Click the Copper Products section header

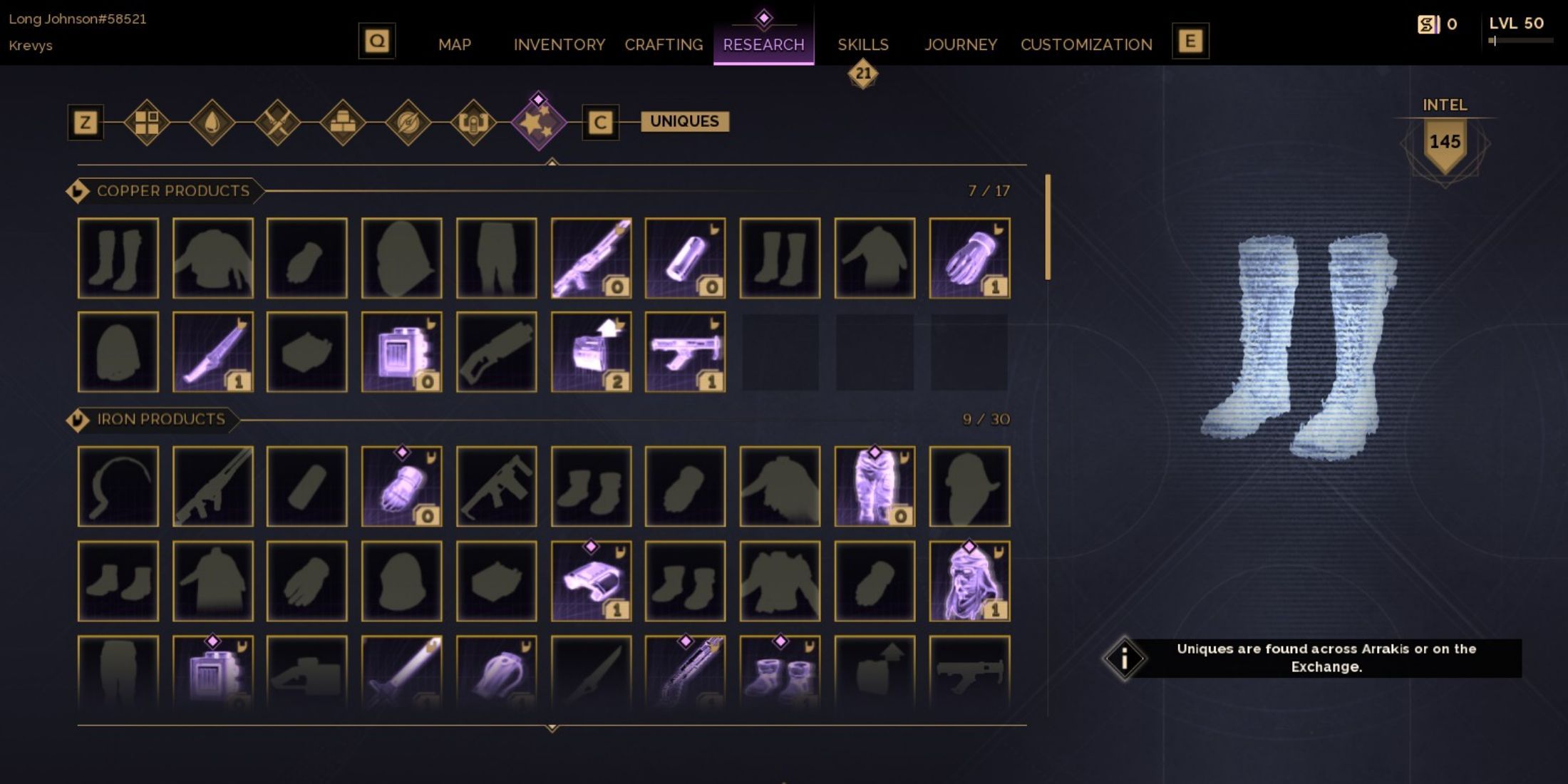173,191
